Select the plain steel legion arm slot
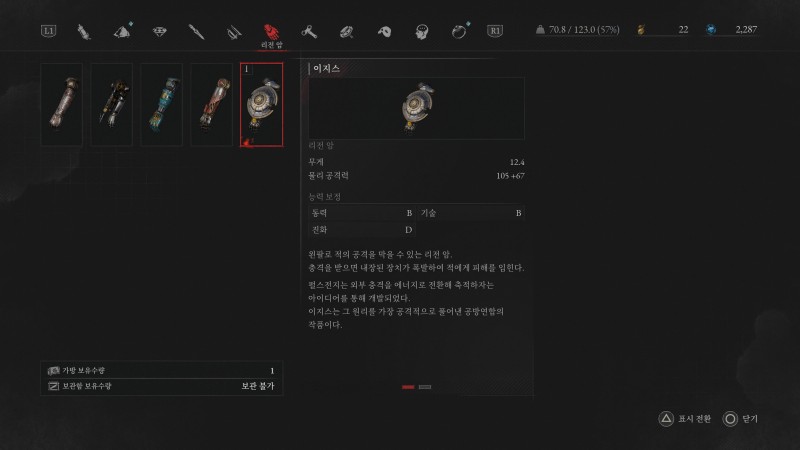This screenshot has width=800, height=450. [x=62, y=104]
